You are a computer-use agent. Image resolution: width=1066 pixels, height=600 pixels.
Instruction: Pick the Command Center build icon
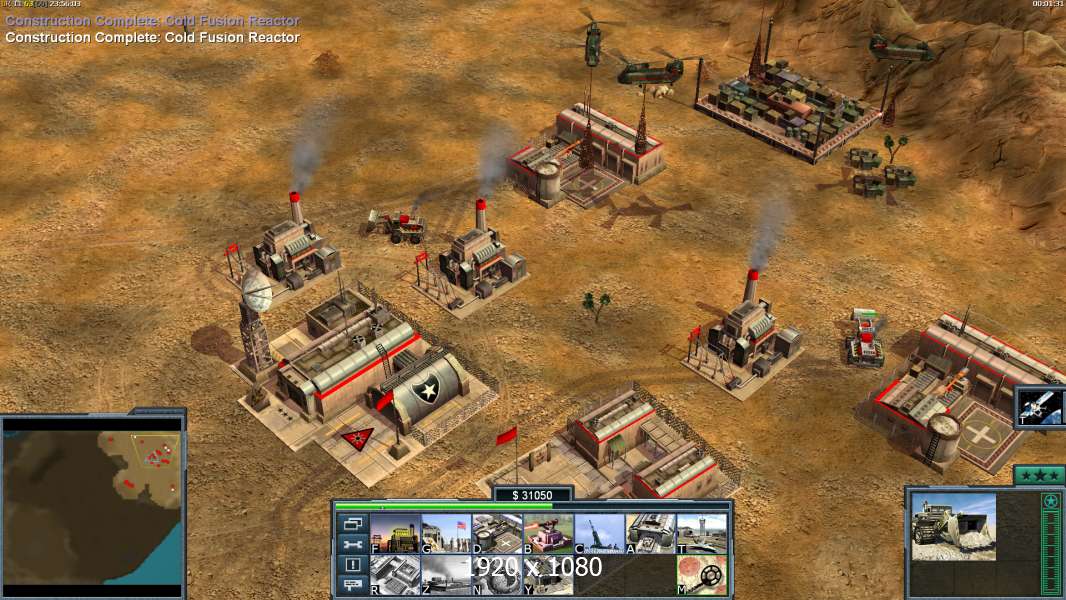[x=548, y=575]
